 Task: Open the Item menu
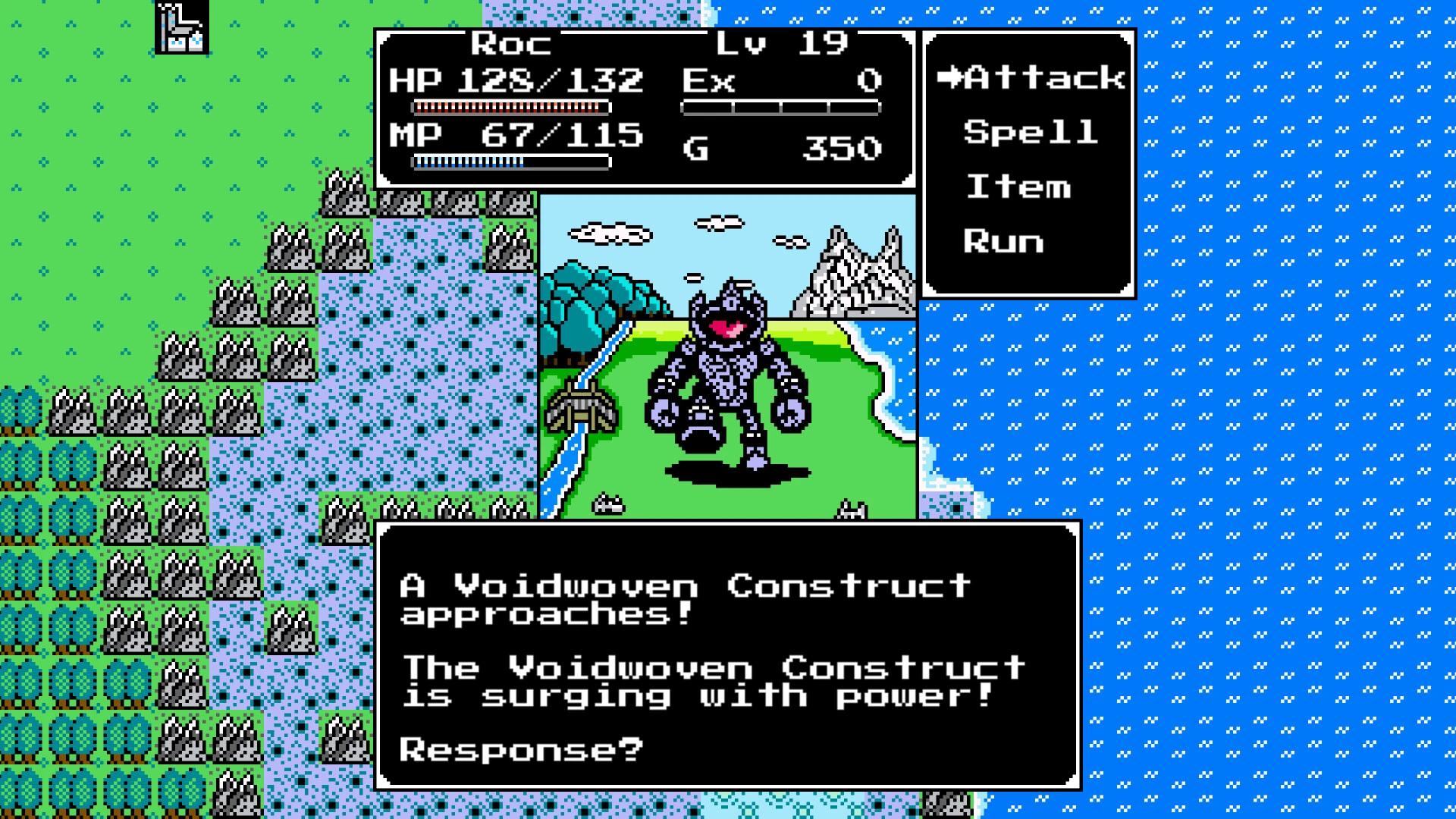point(1020,187)
